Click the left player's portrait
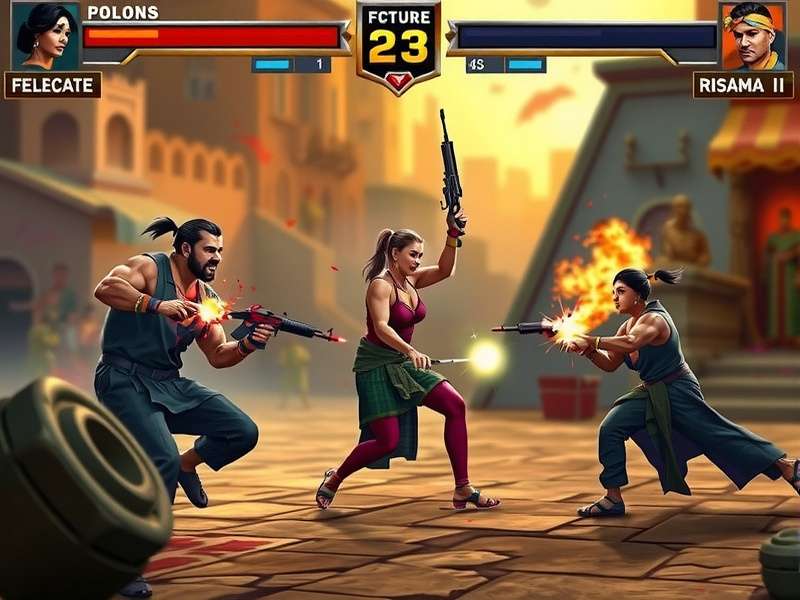This screenshot has width=800, height=600. pos(46,35)
